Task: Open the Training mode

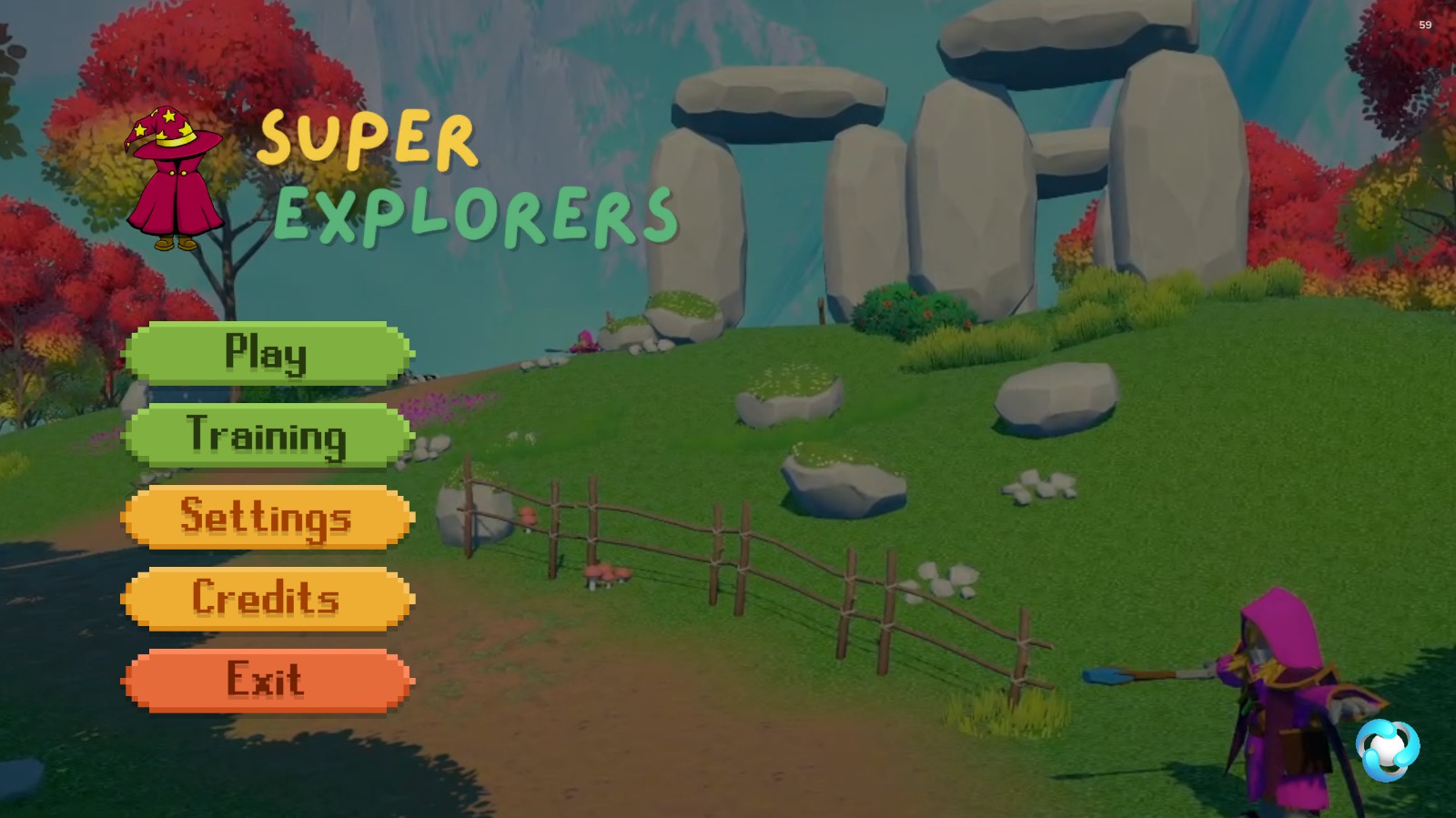Action: 267,435
